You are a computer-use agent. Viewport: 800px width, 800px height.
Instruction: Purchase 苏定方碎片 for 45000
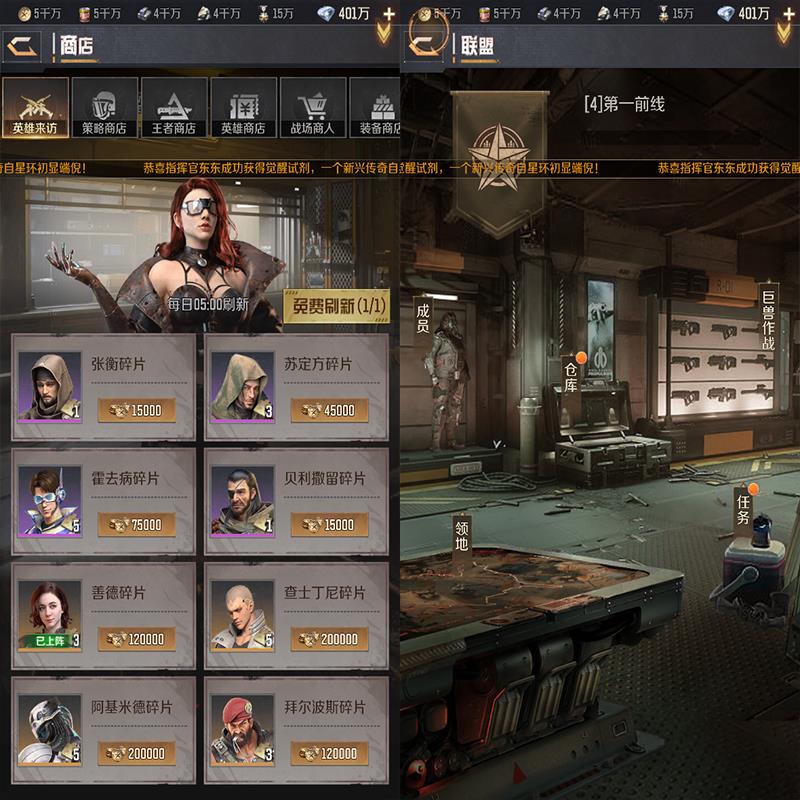(x=329, y=410)
